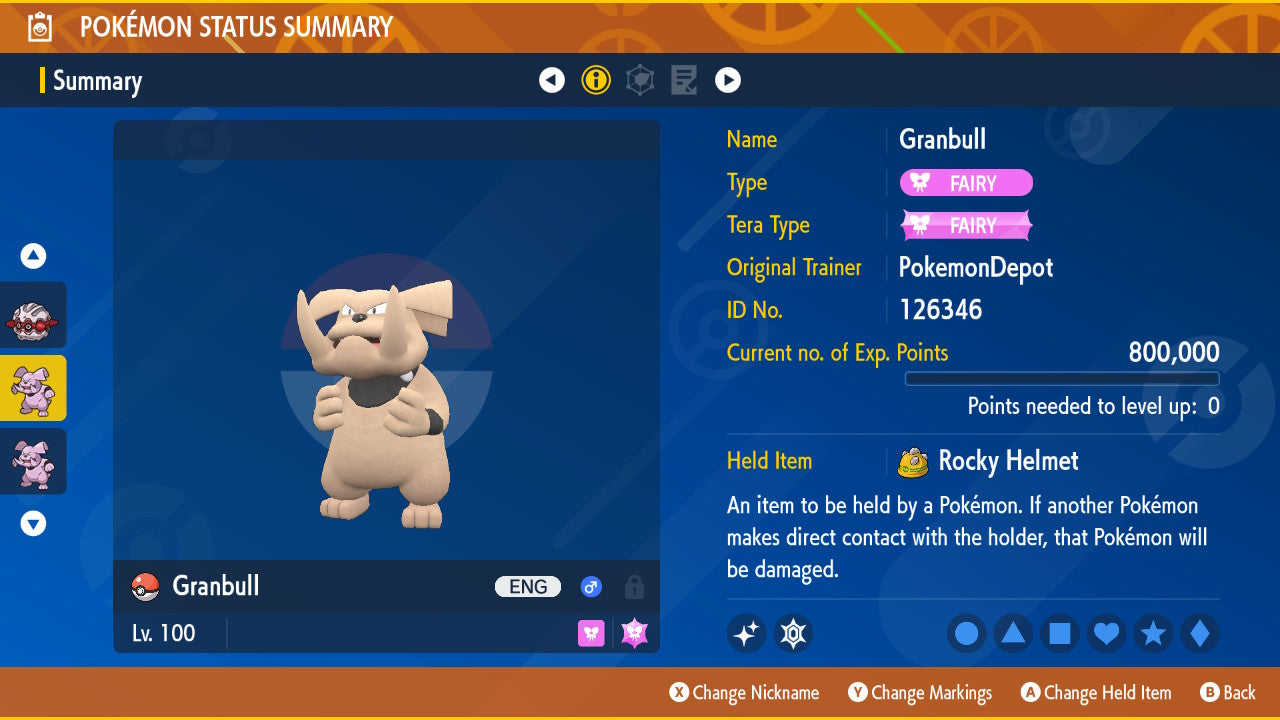Viewport: 1280px width, 720px height.
Task: Click the Rocky Helmet held item
Action: (x=1007, y=461)
